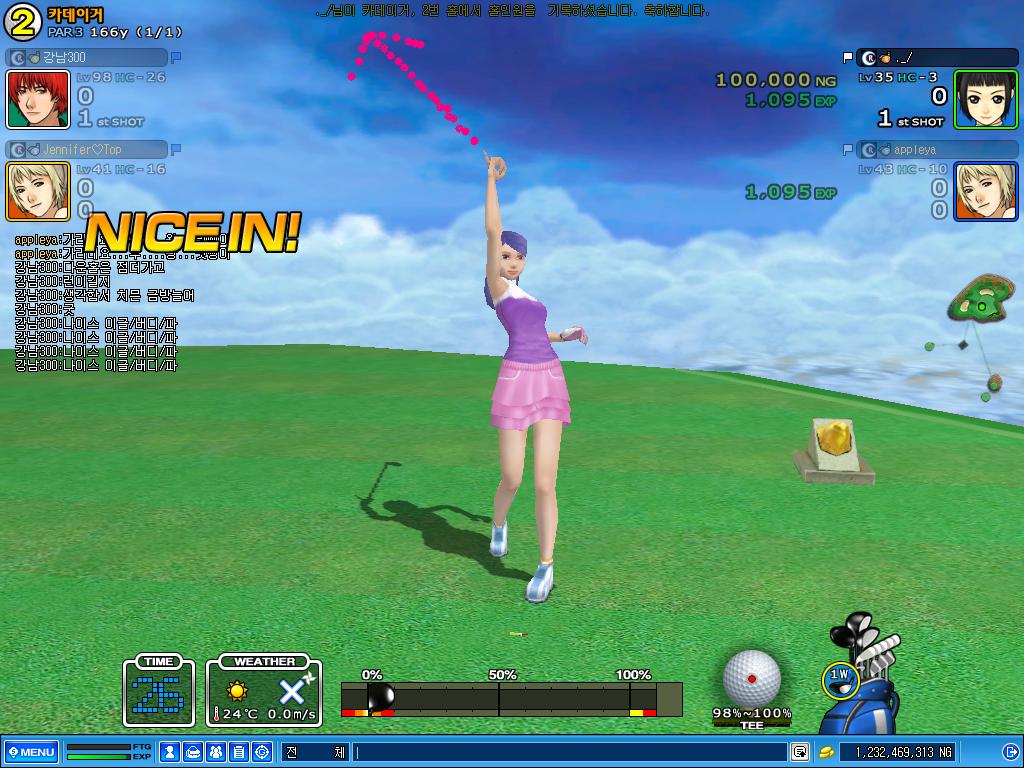Select appleya's player portrait
Viewport: 1024px width, 768px height.
click(x=985, y=191)
